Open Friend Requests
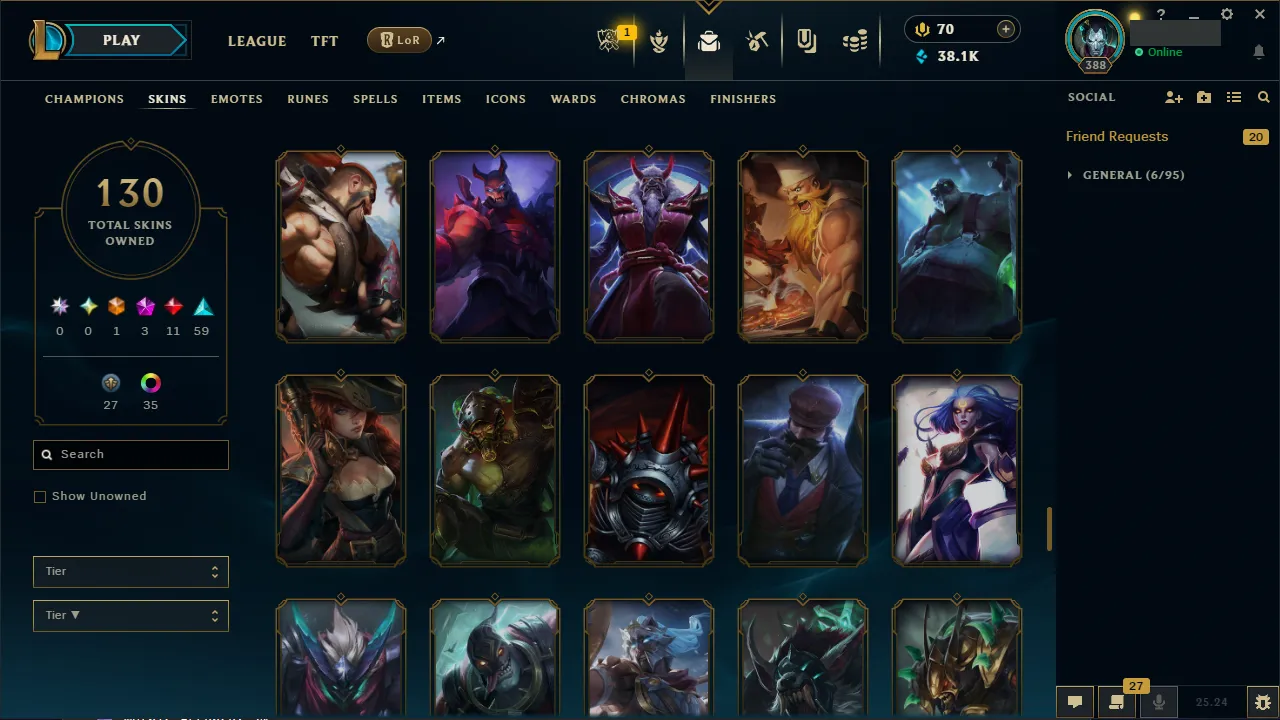1280x720 pixels. coord(1117,136)
